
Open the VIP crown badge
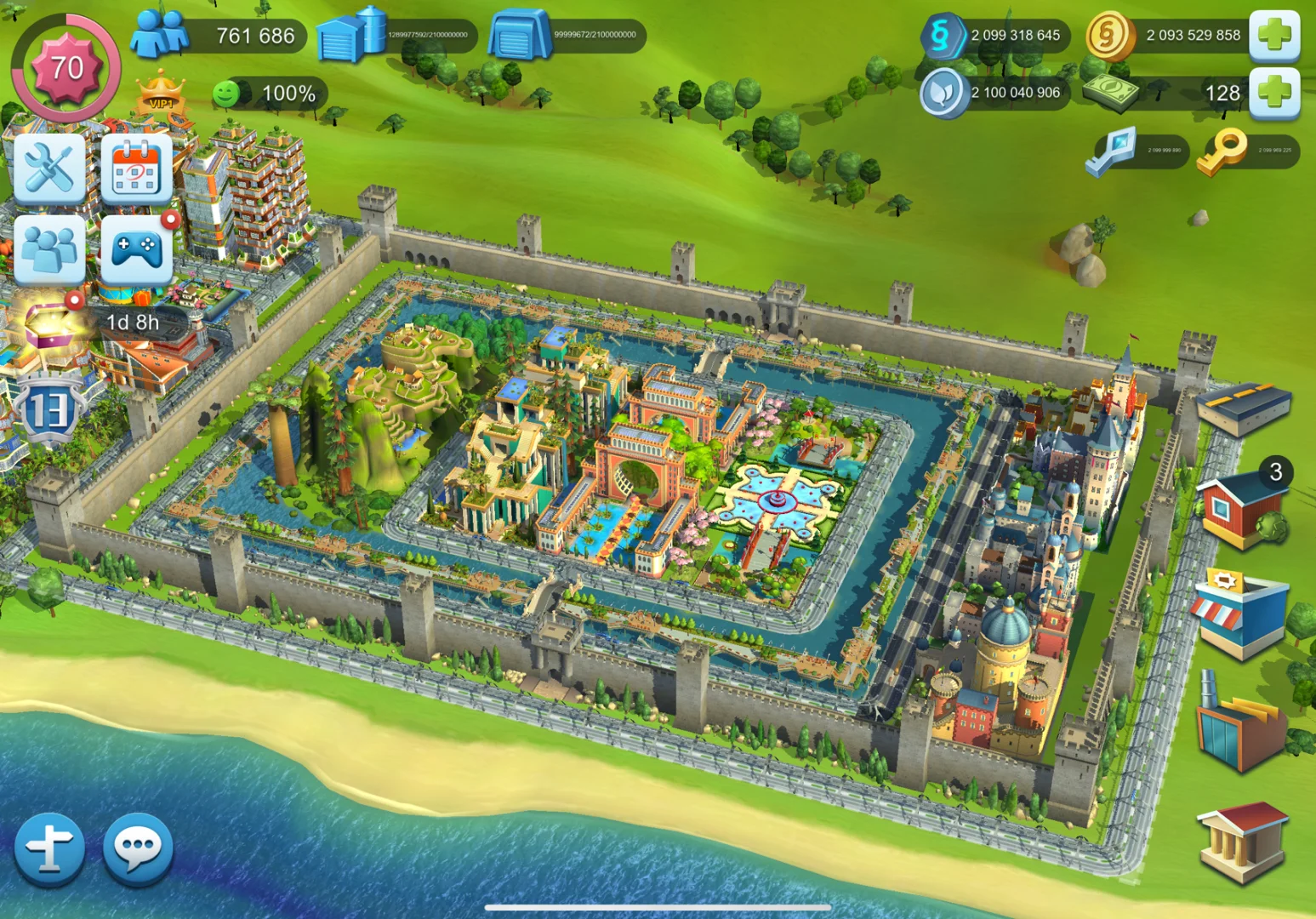[160, 94]
